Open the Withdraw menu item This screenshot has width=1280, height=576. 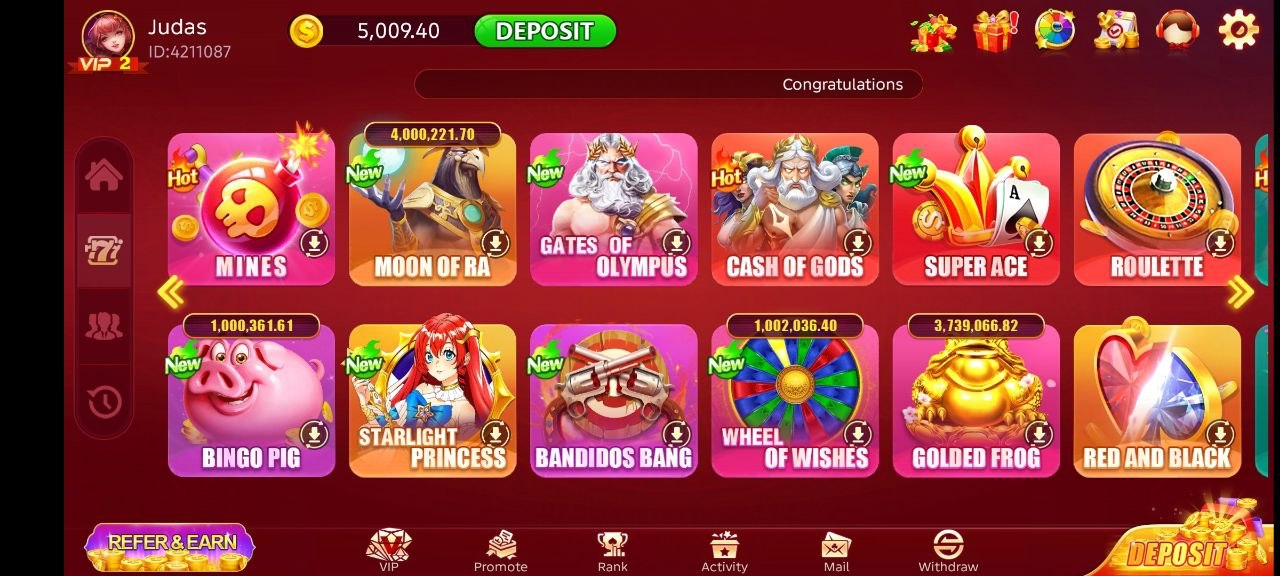coord(947,551)
